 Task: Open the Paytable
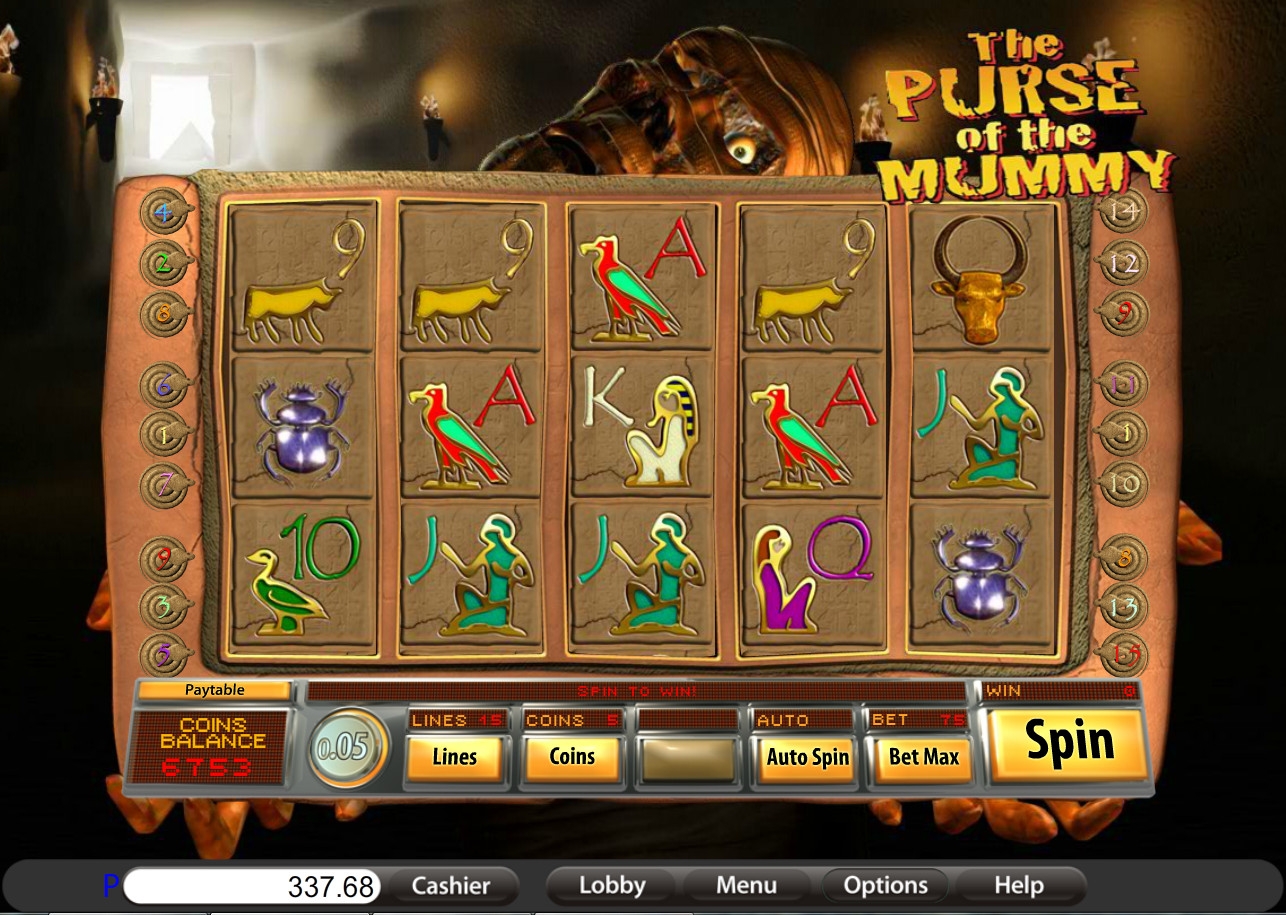point(214,690)
